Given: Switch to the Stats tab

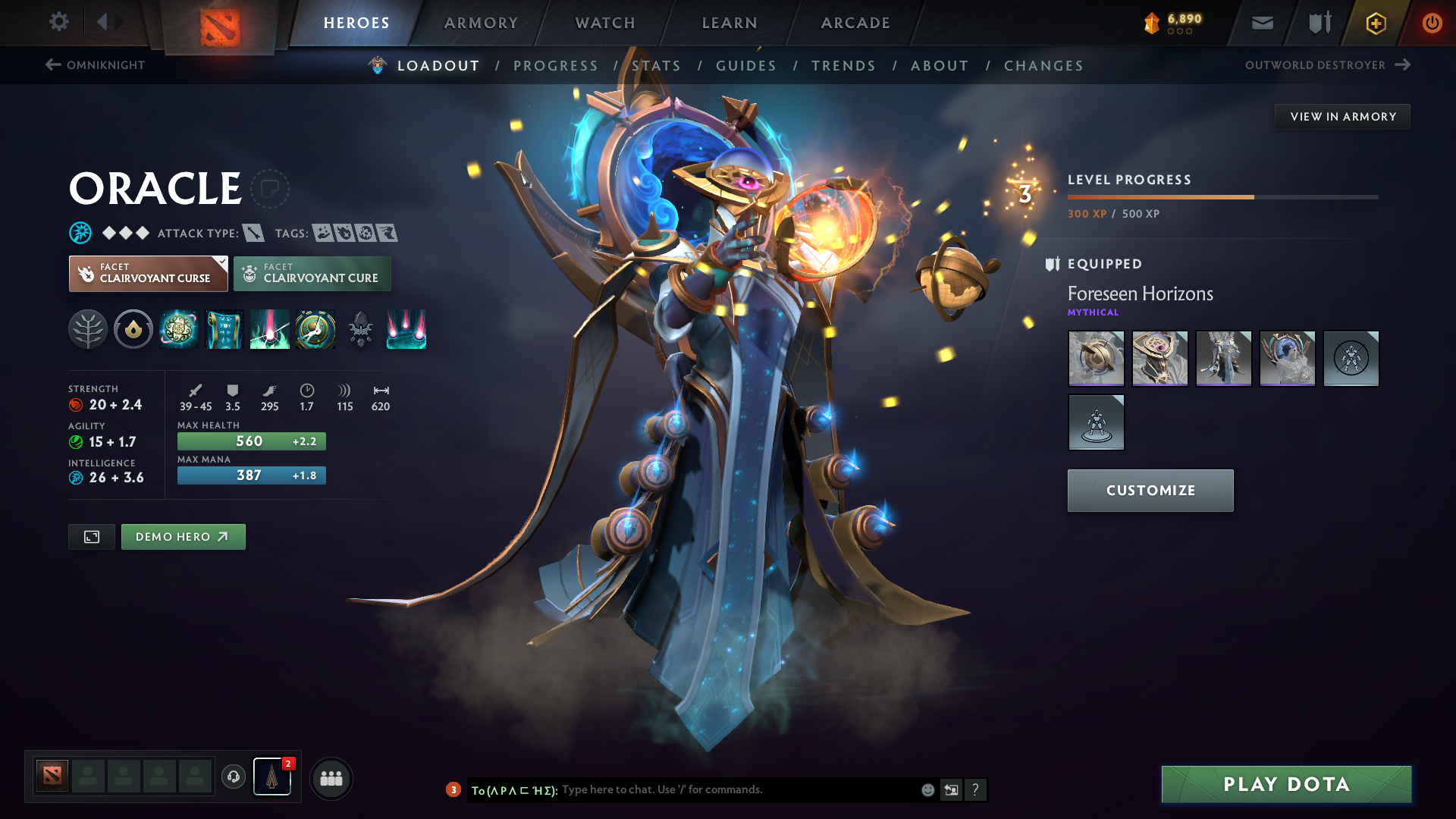Looking at the screenshot, I should pyautogui.click(x=657, y=66).
